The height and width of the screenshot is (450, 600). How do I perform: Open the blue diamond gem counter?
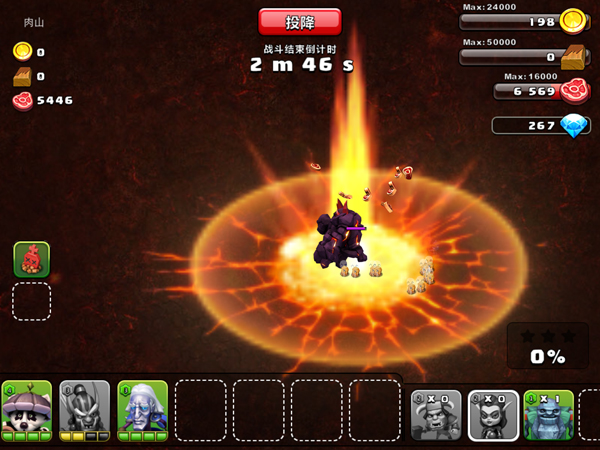[x=573, y=127]
